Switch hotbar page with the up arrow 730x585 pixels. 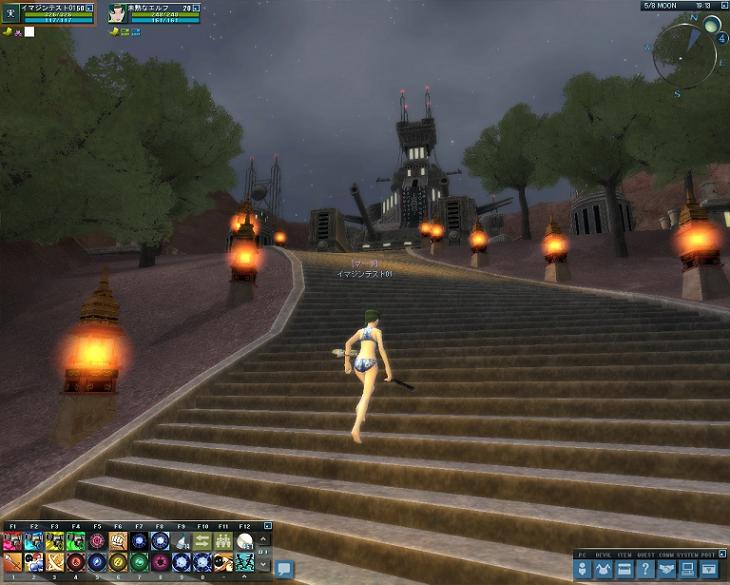265,540
